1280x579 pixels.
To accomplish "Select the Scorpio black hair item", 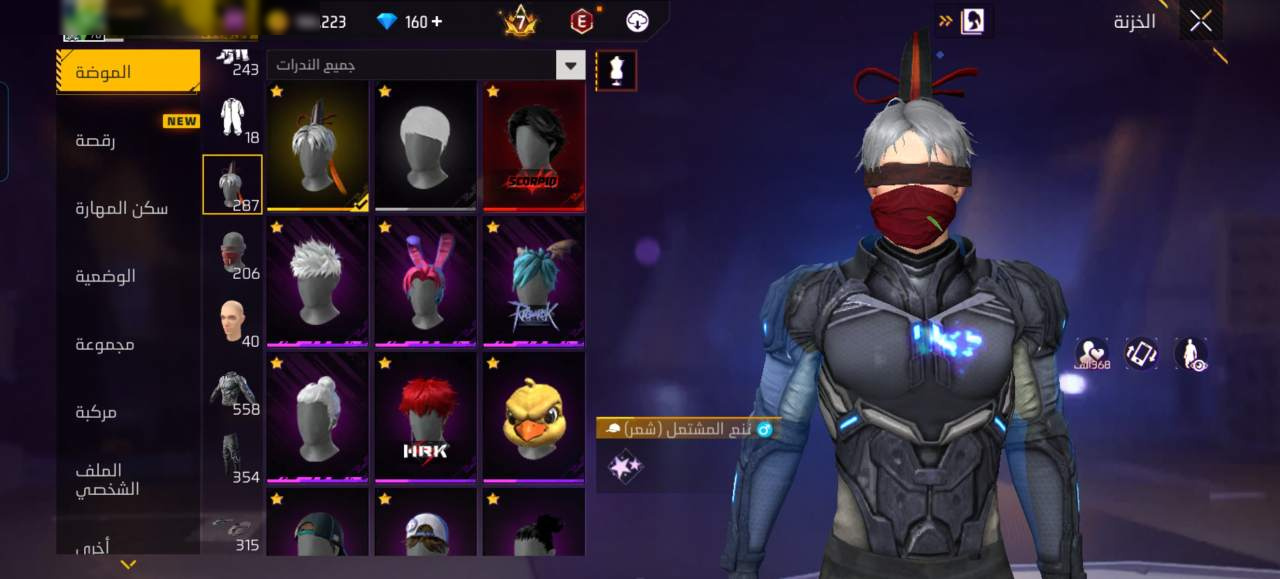I will coord(534,146).
